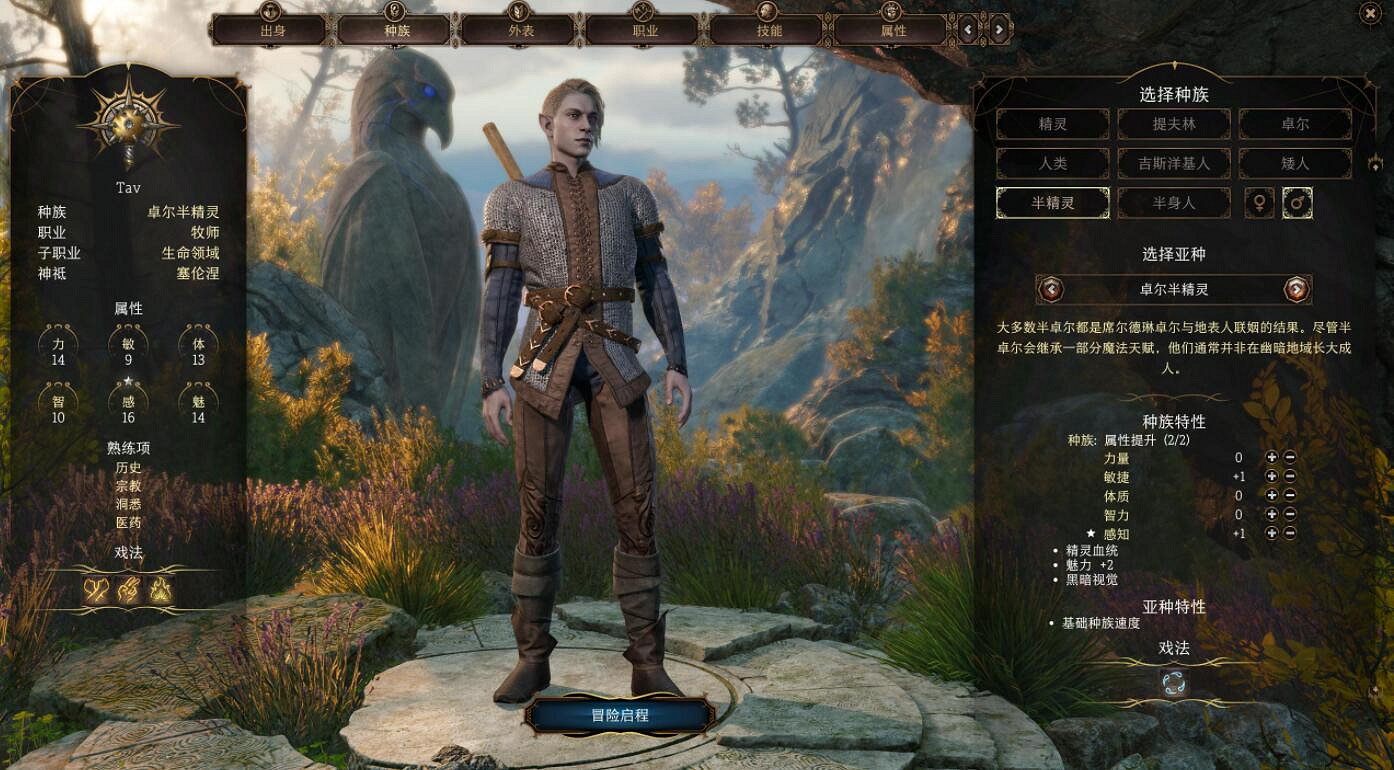Click the tab bar's left arrow
This screenshot has height=770, width=1394.
tap(968, 30)
